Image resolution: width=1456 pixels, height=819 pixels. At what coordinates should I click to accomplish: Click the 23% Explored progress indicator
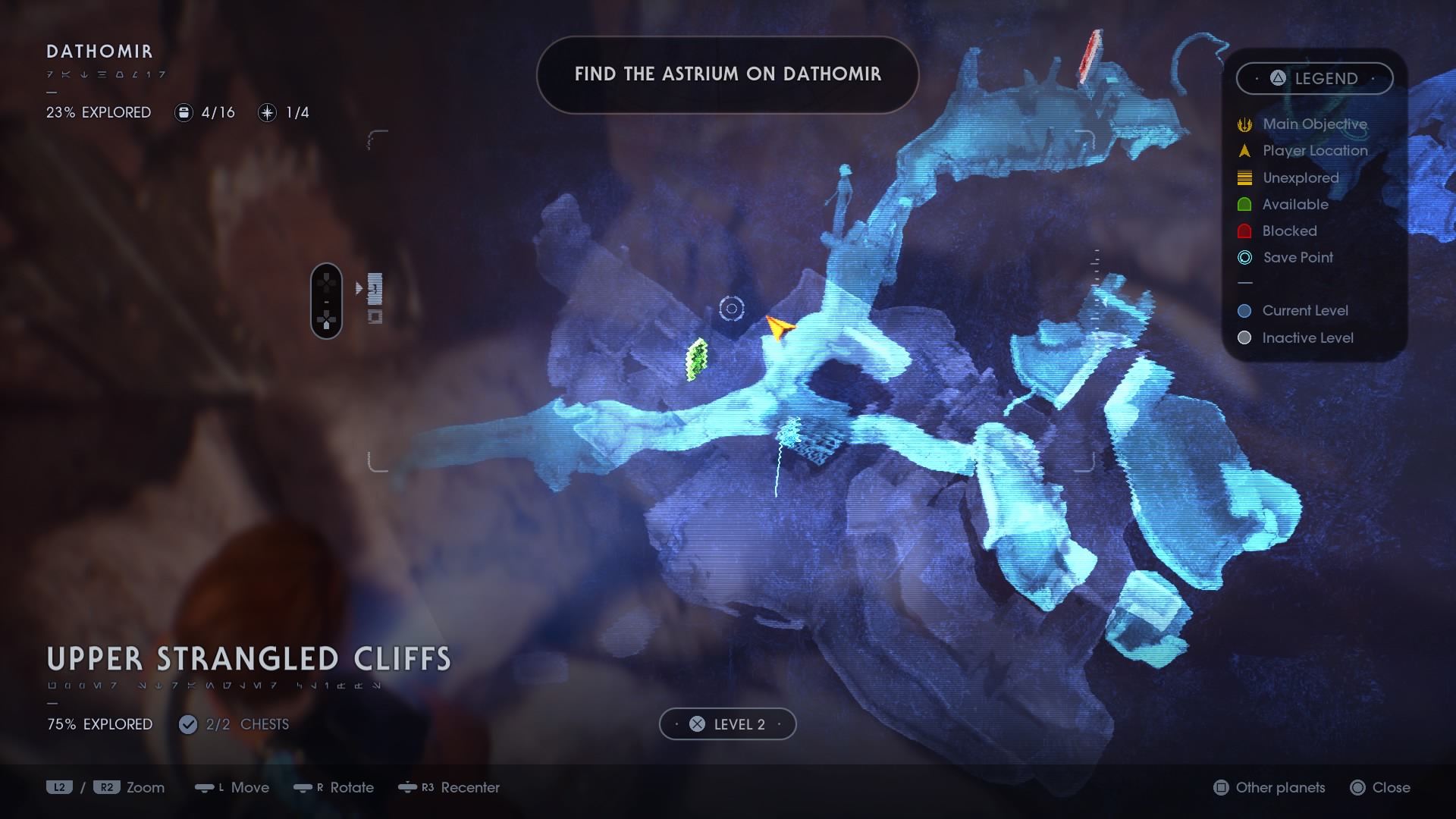pos(98,112)
